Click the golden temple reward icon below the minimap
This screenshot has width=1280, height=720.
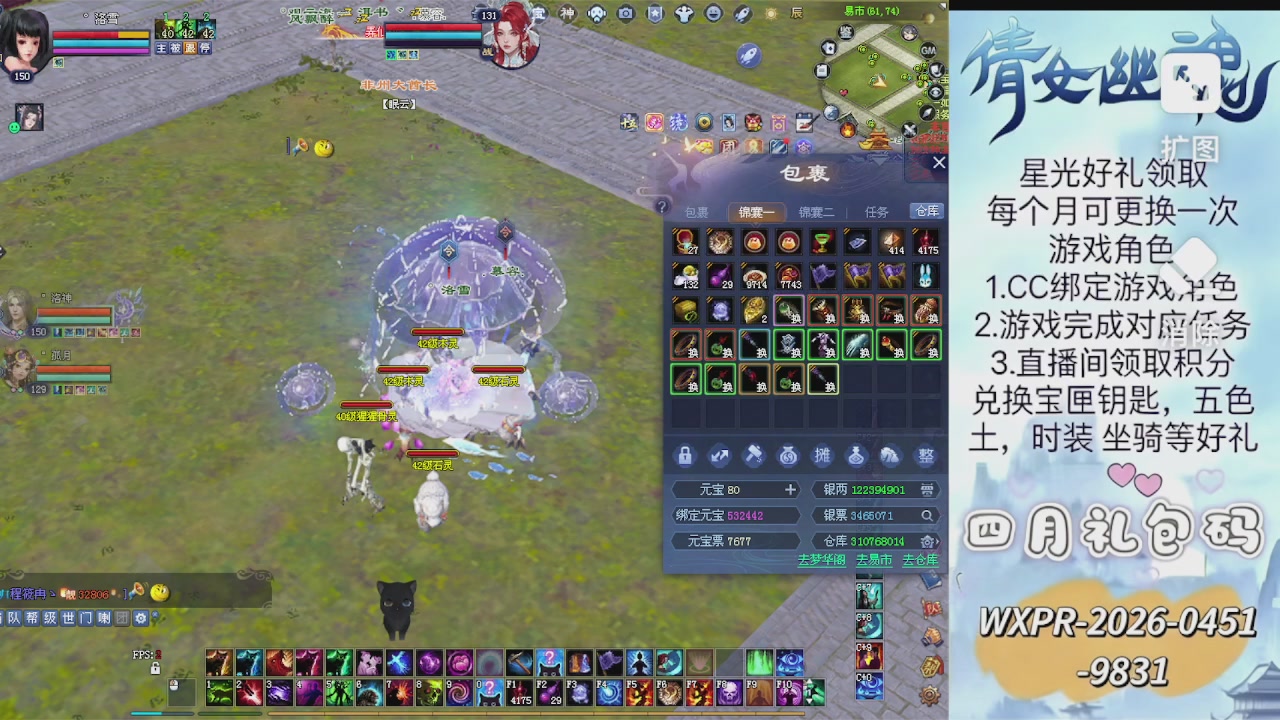click(877, 139)
